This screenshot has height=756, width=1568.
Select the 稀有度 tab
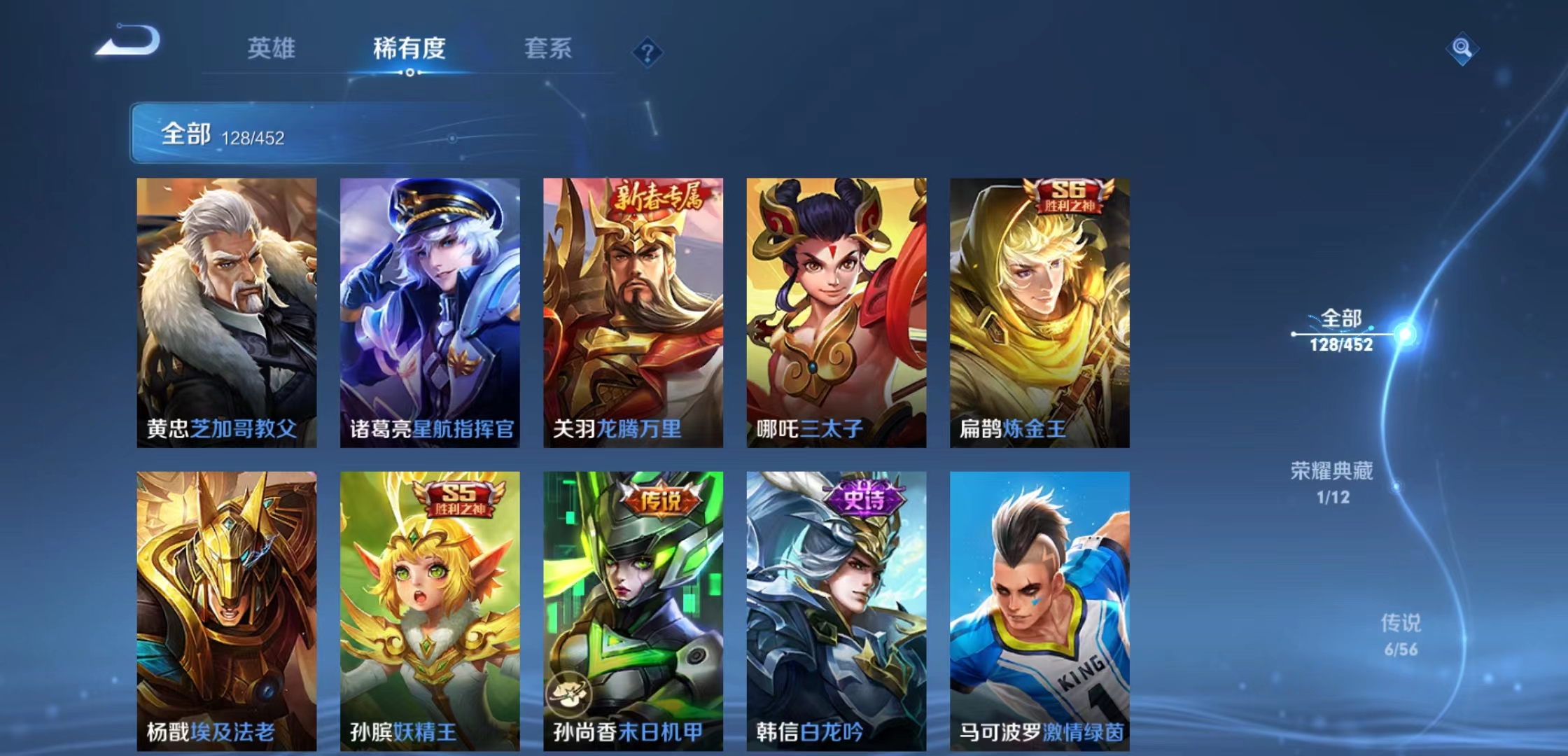tap(409, 49)
